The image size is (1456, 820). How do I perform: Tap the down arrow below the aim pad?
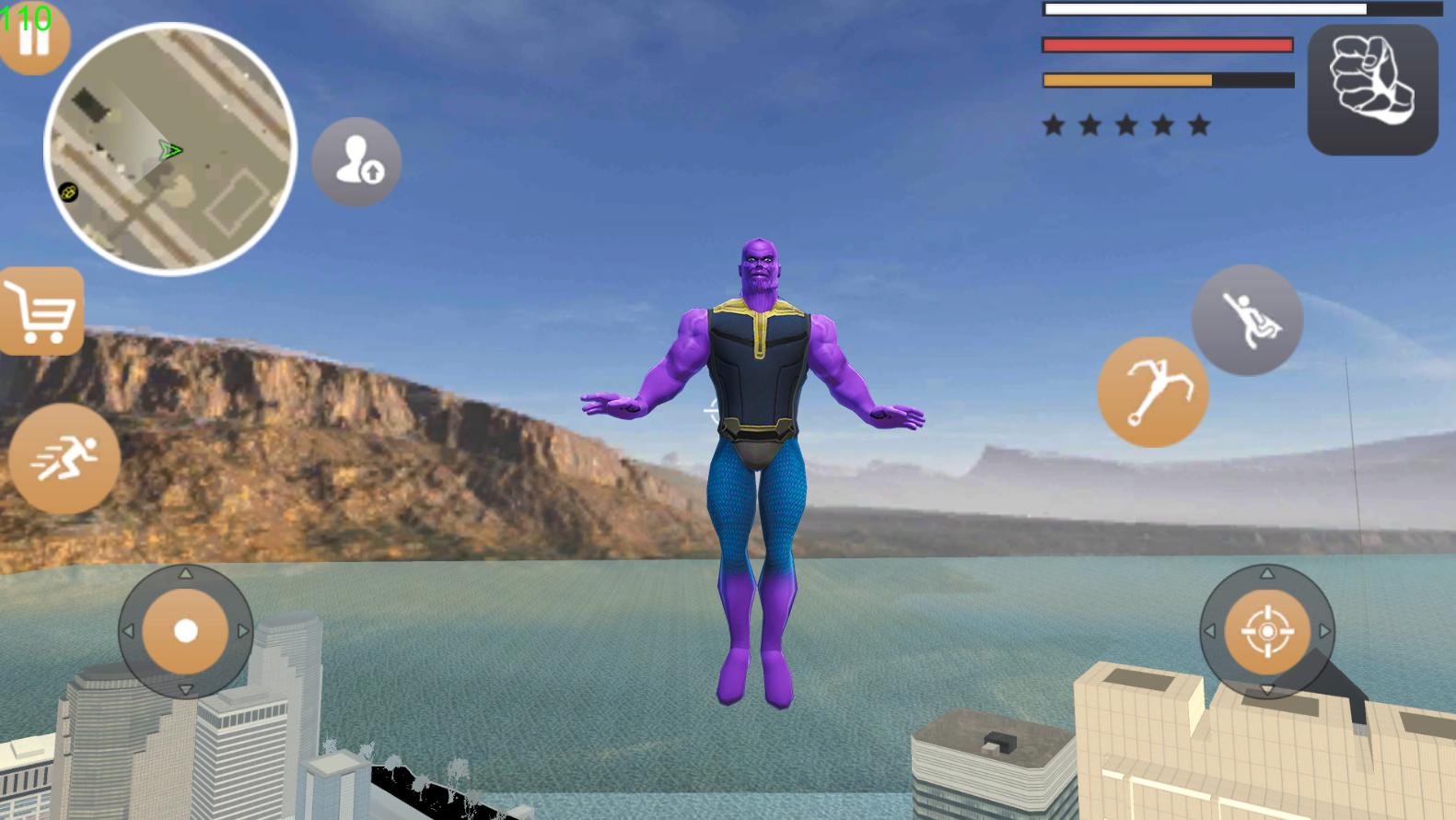pyautogui.click(x=1267, y=689)
